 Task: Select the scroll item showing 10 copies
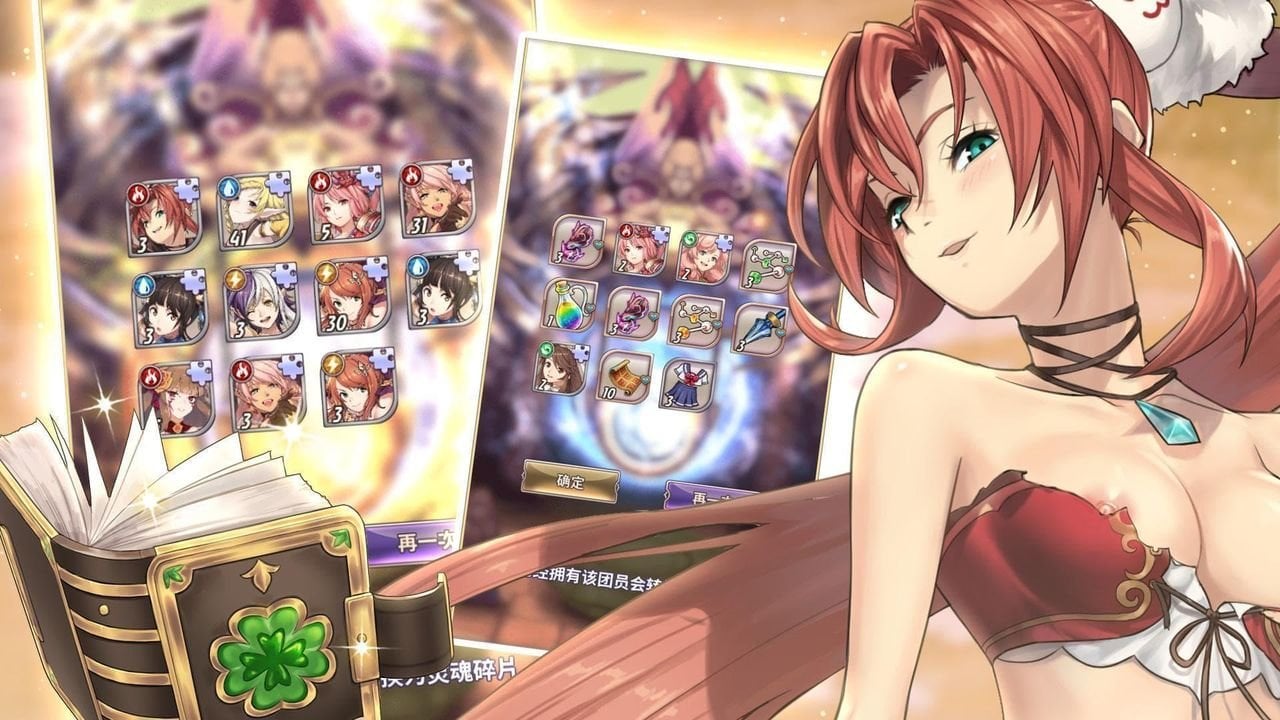pyautogui.click(x=625, y=378)
